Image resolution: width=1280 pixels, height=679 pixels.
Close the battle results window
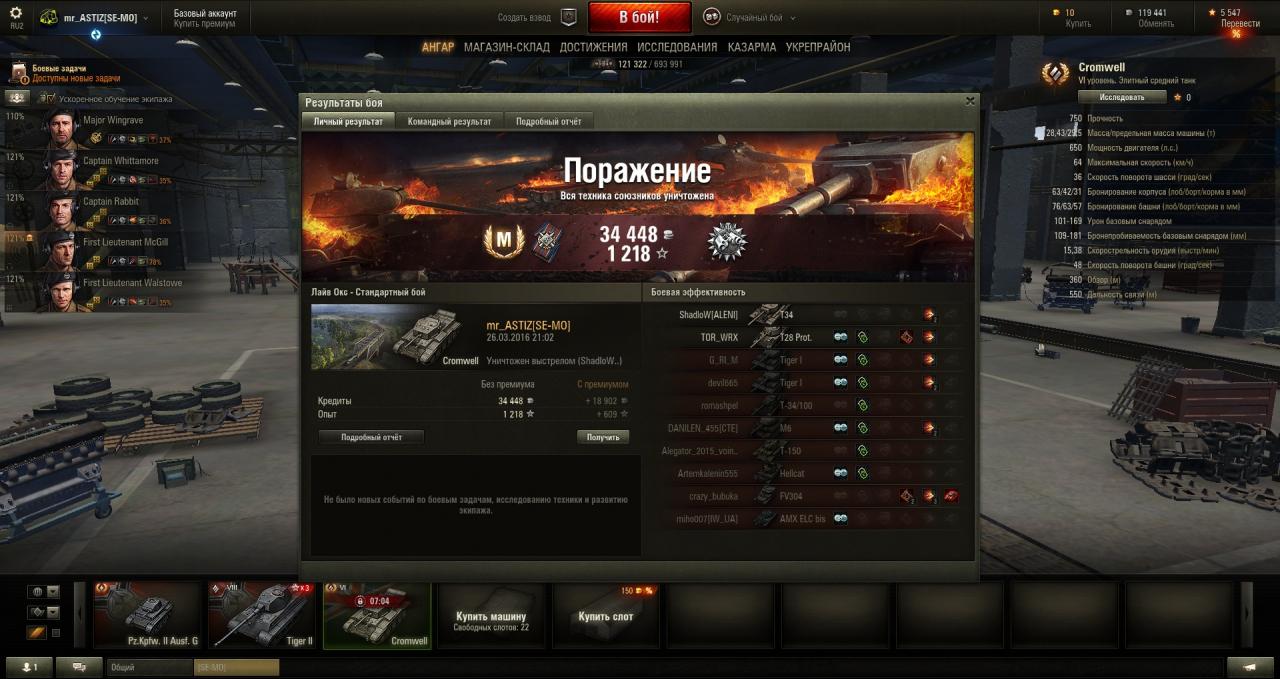[969, 101]
